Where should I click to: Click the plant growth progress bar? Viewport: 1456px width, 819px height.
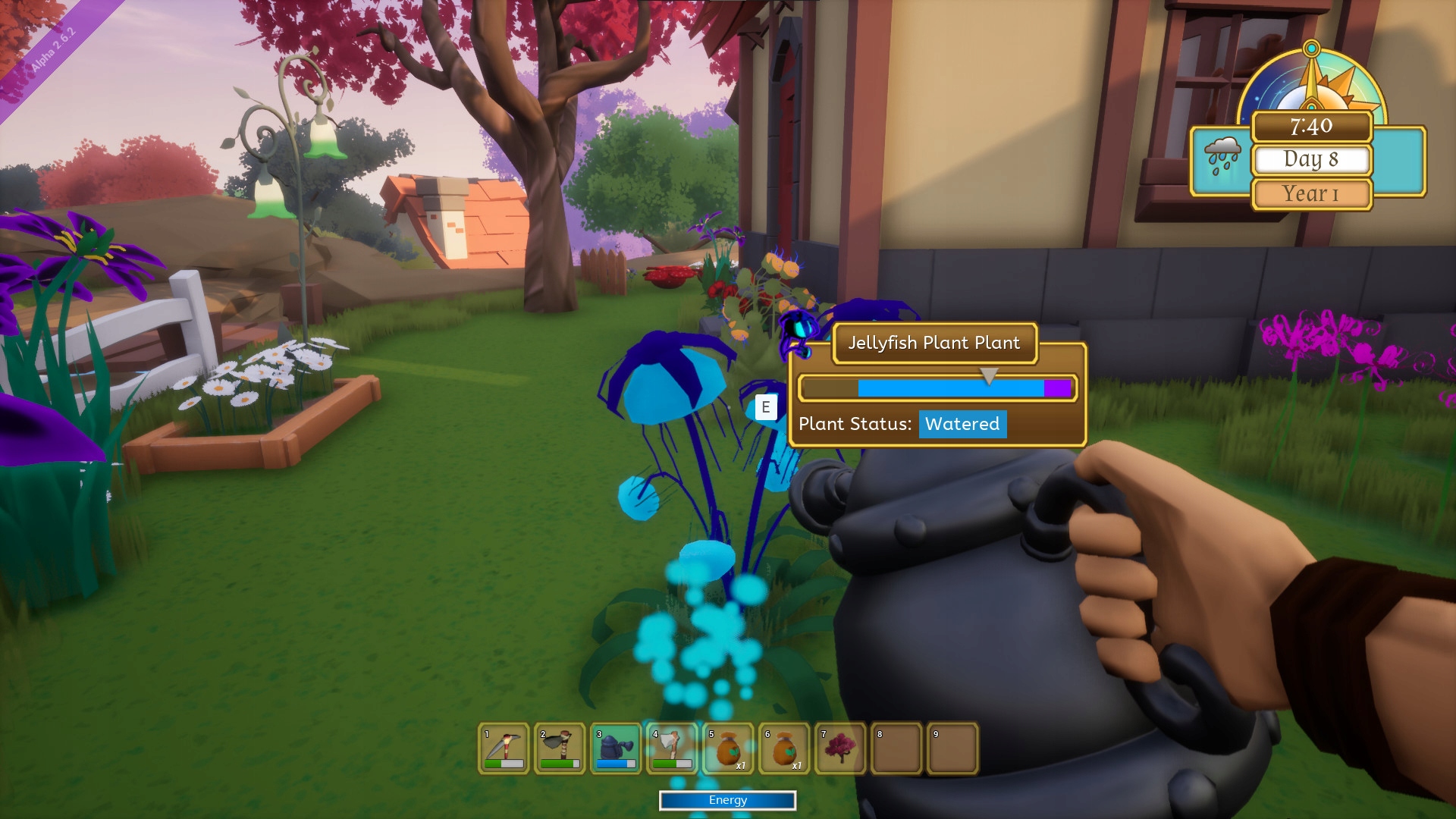(x=937, y=388)
